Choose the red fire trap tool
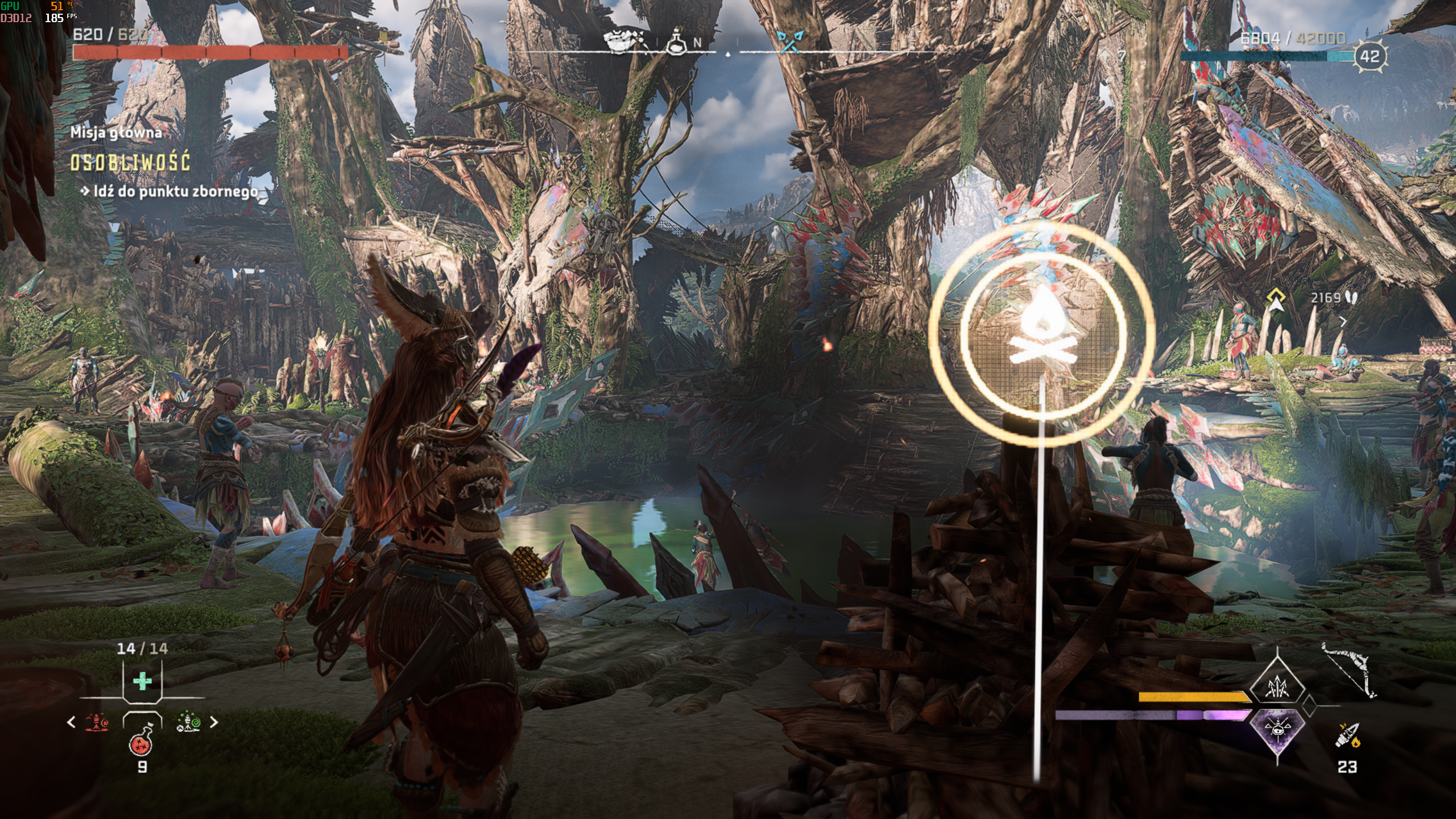 coord(97,722)
